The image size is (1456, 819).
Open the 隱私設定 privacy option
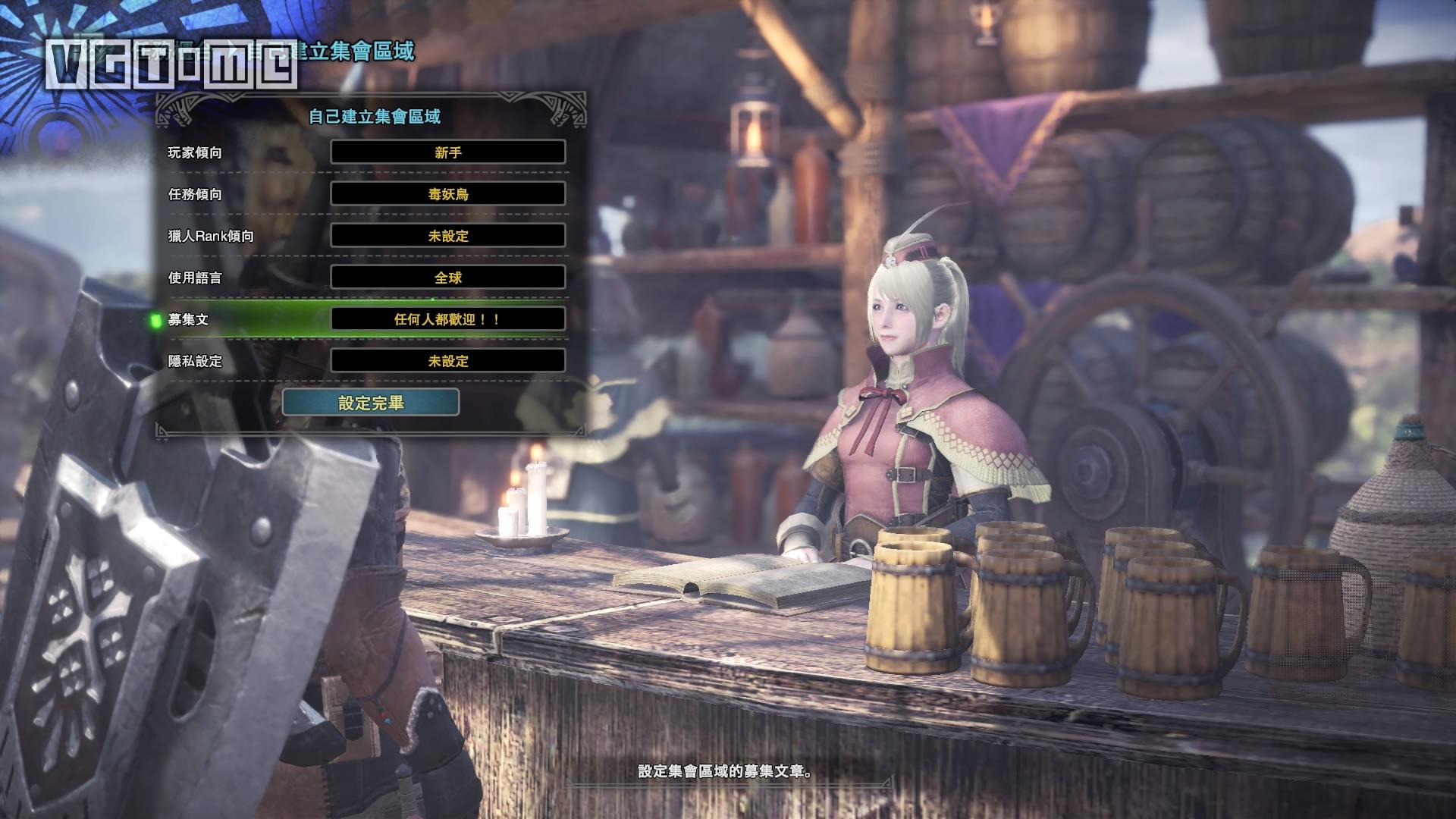point(447,361)
